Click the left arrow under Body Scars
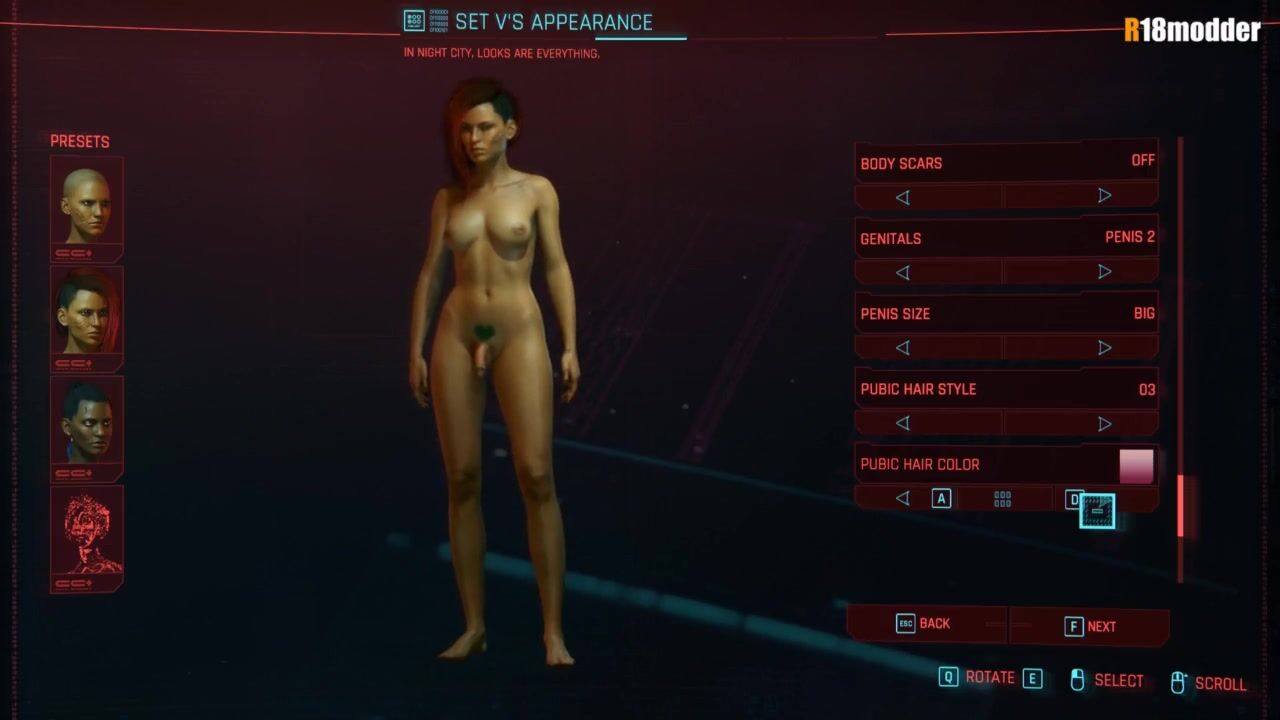Screen dimensions: 1280x720 pos(903,197)
